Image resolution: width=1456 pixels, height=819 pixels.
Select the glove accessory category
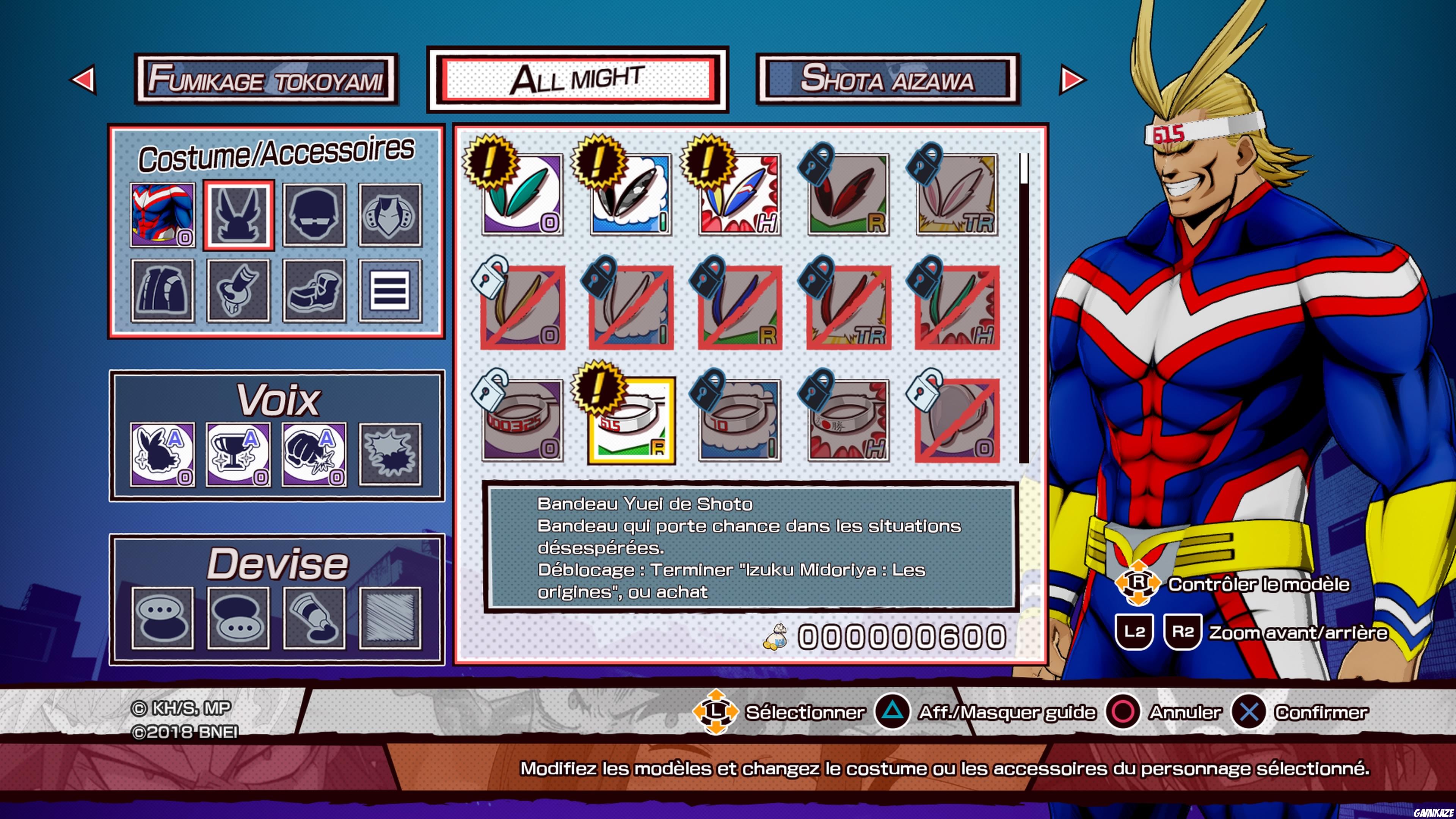point(238,290)
